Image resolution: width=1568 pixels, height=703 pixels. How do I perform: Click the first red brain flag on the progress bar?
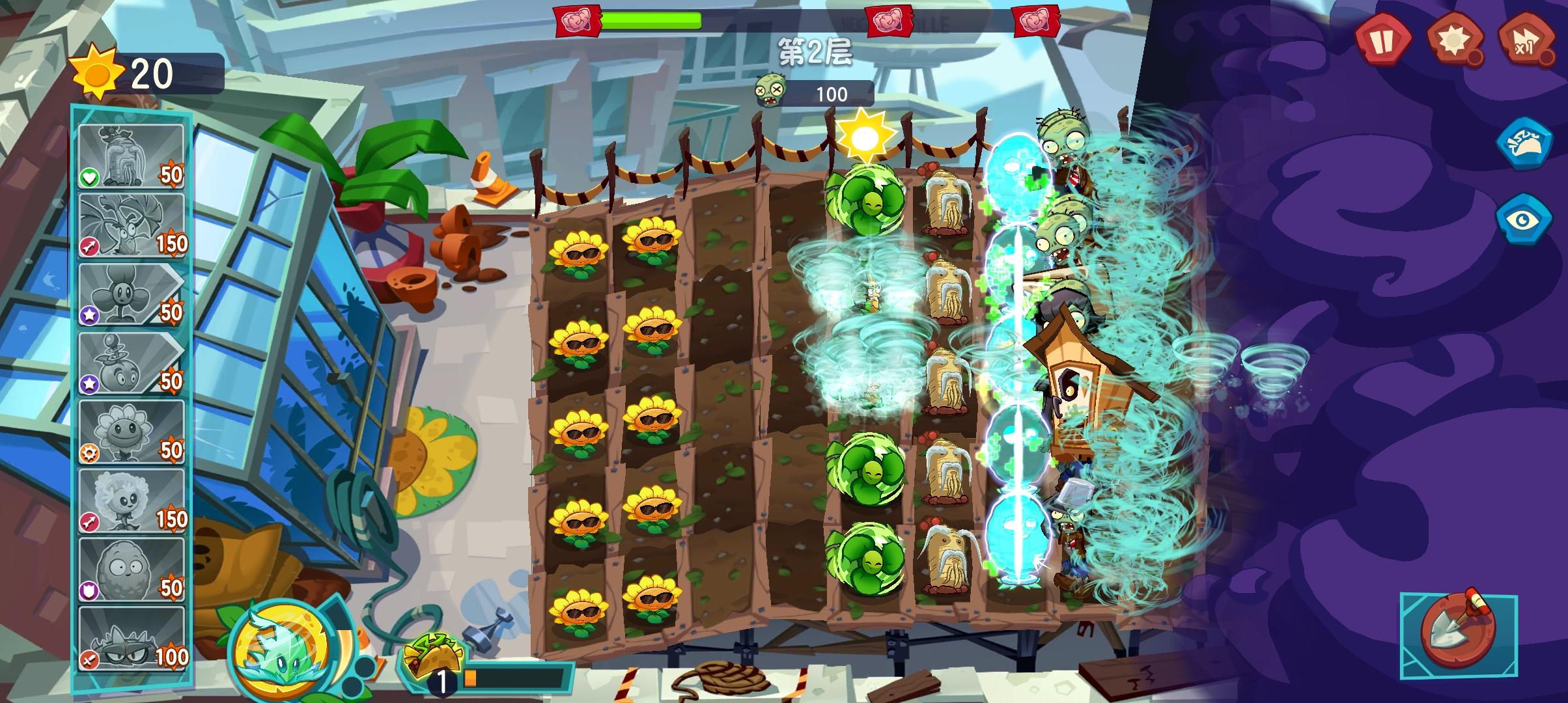[576, 20]
